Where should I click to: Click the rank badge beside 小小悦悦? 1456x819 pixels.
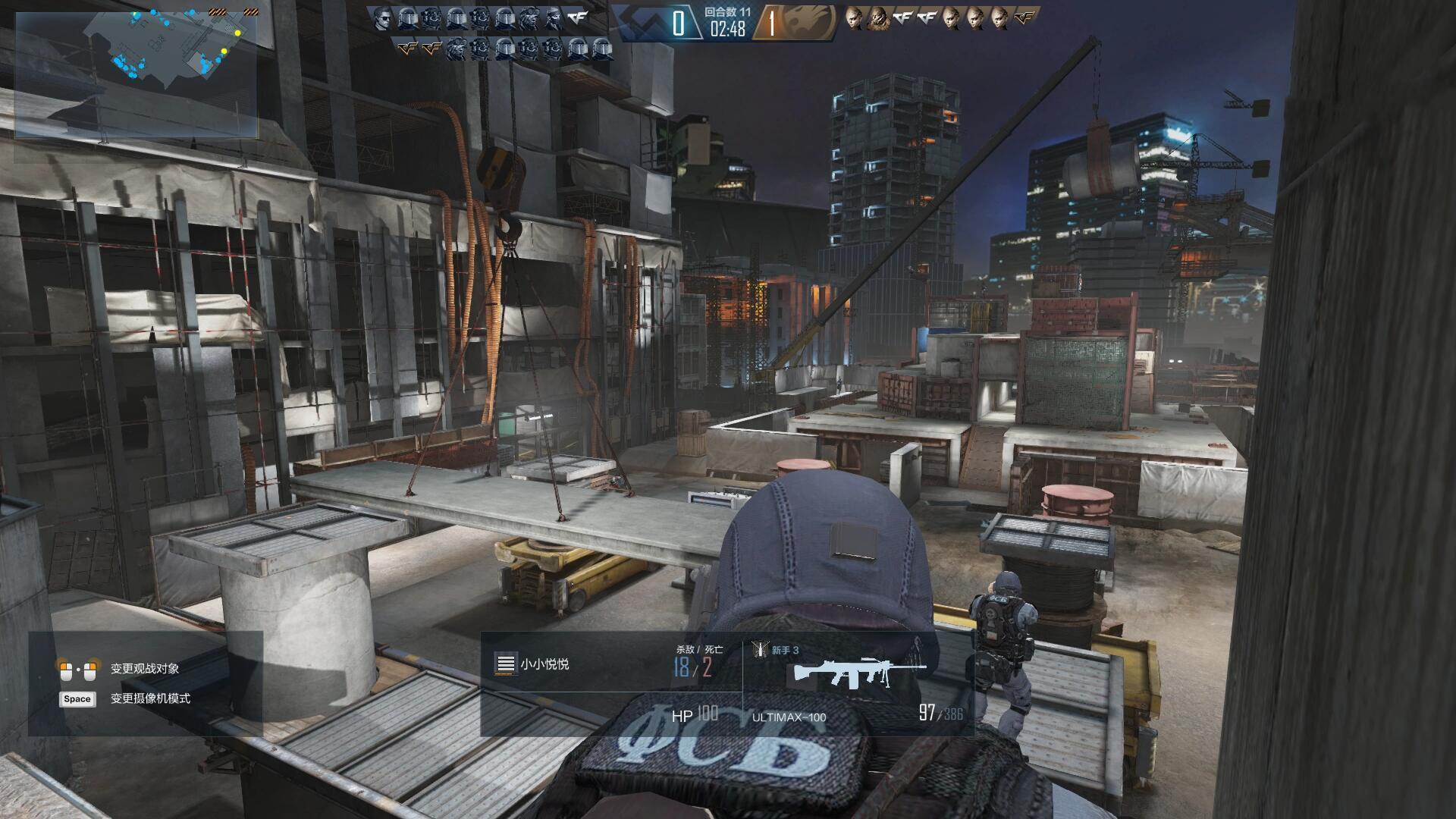[505, 664]
